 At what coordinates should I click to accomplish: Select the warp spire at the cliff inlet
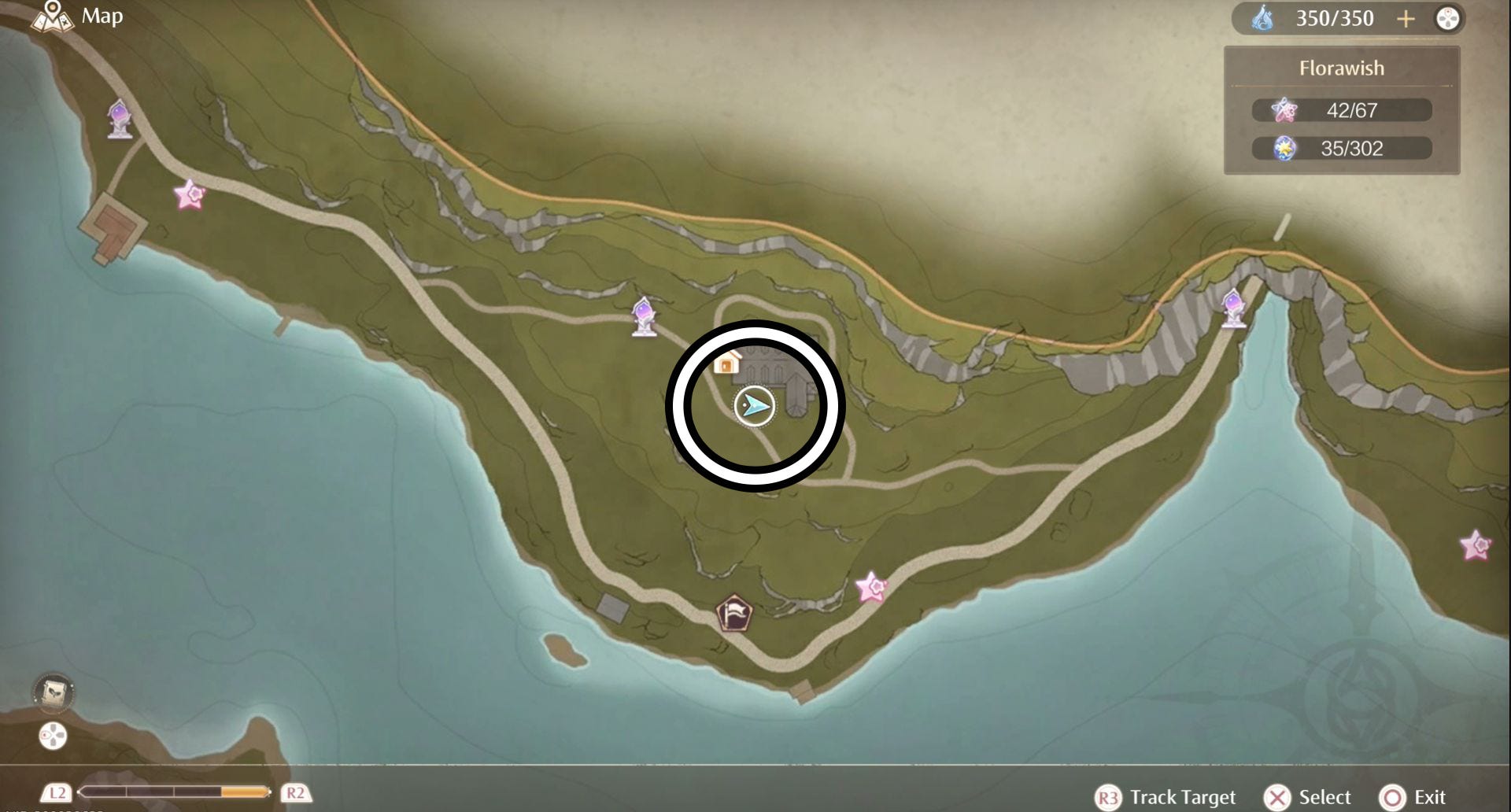1232,308
